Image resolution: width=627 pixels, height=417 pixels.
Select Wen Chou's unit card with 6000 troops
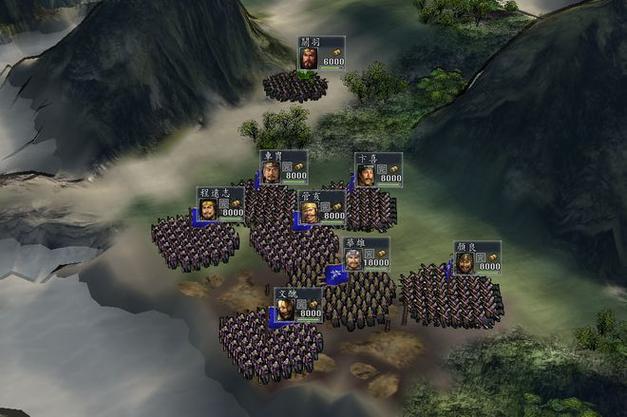[x=298, y=304]
